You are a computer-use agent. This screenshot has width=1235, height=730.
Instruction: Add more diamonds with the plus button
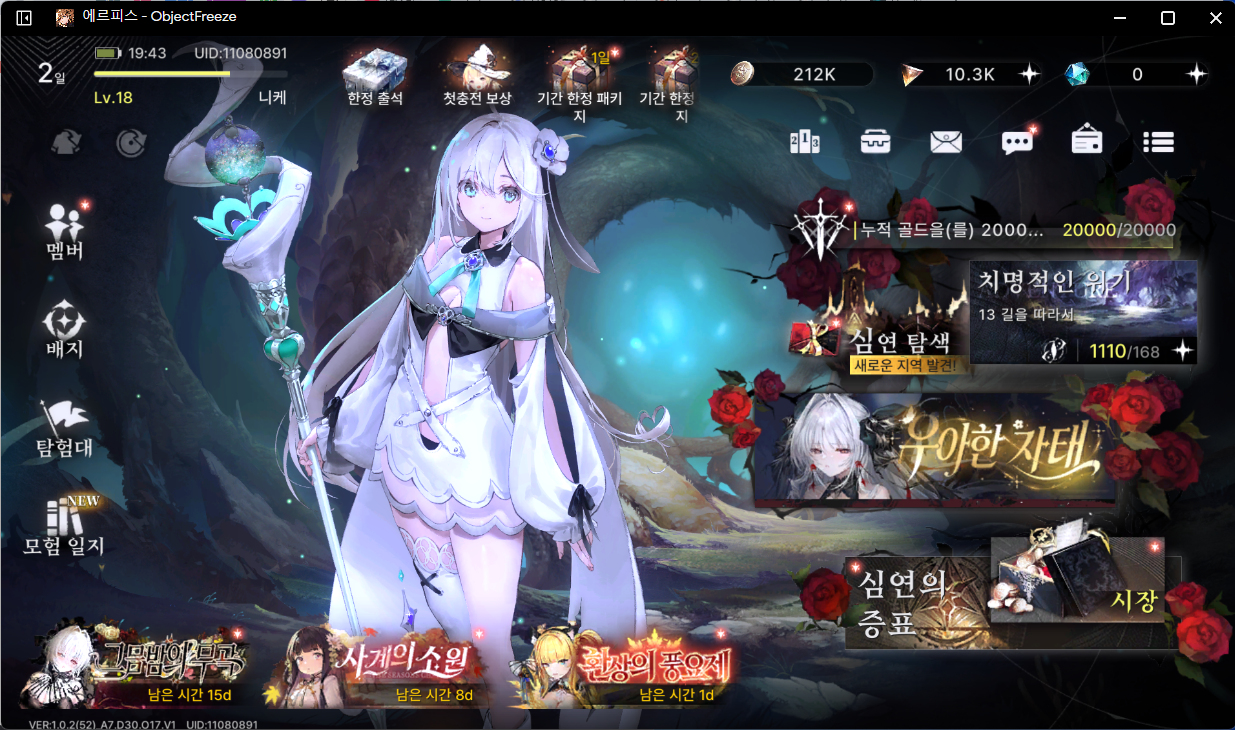tap(1196, 74)
